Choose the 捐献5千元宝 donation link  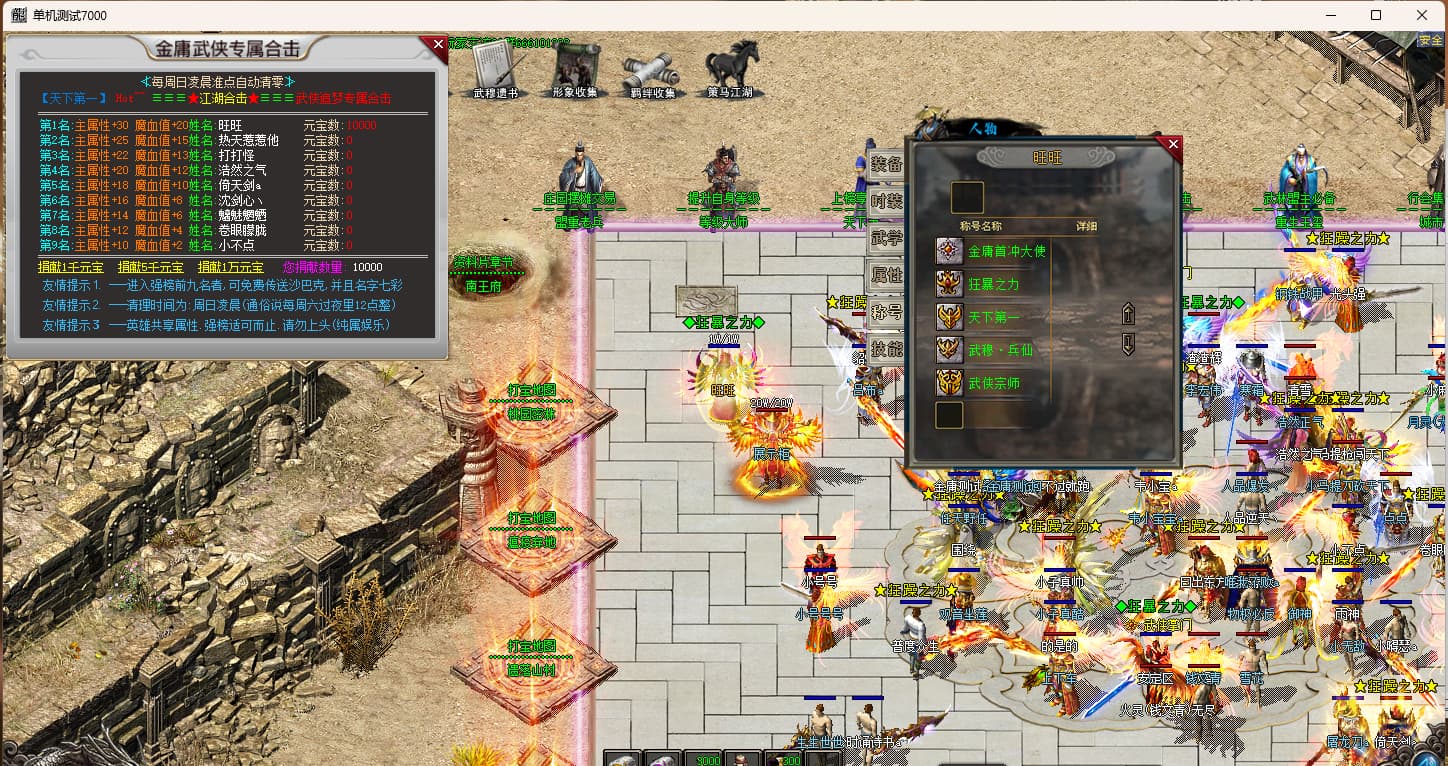point(150,267)
